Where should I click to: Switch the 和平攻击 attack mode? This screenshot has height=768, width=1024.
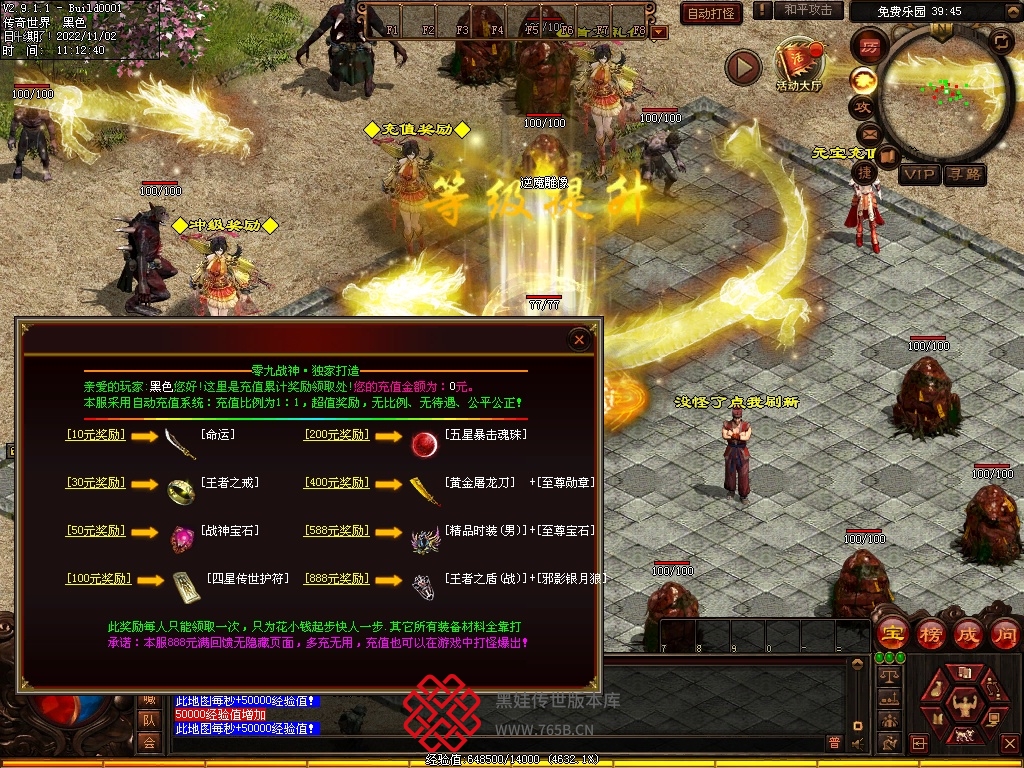coord(808,10)
